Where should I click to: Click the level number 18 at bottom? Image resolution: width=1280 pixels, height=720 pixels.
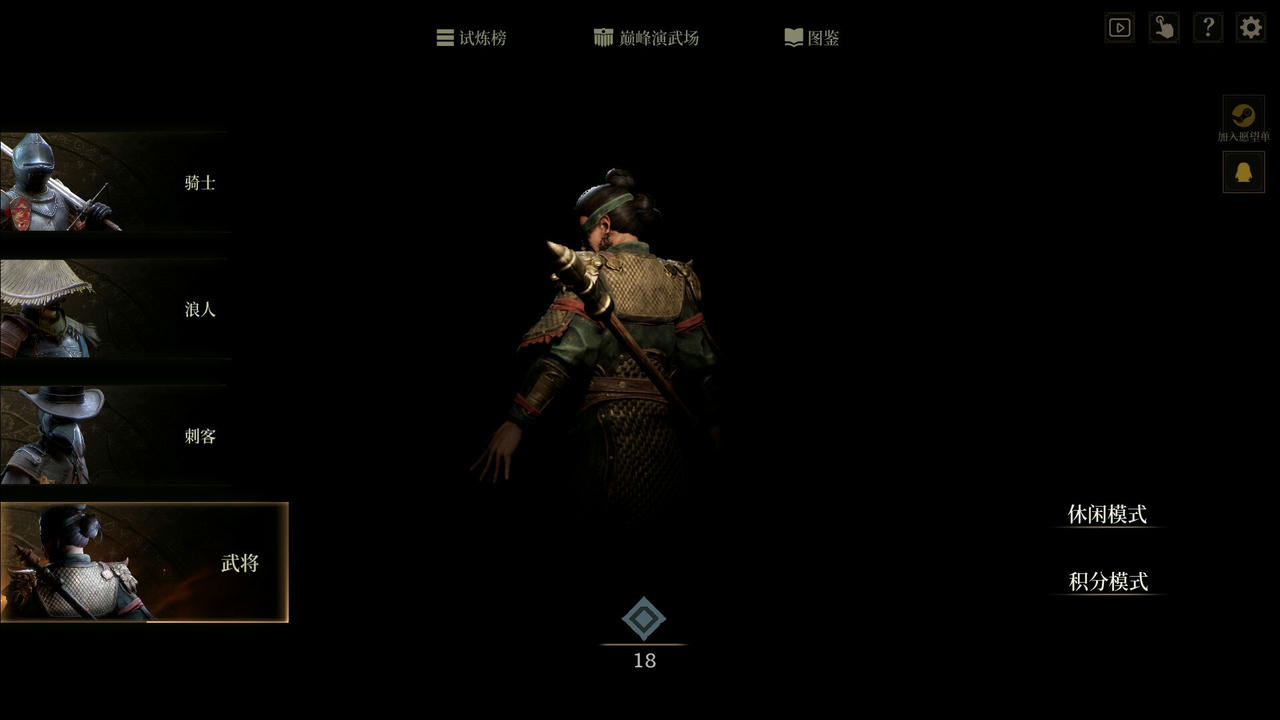pyautogui.click(x=645, y=660)
